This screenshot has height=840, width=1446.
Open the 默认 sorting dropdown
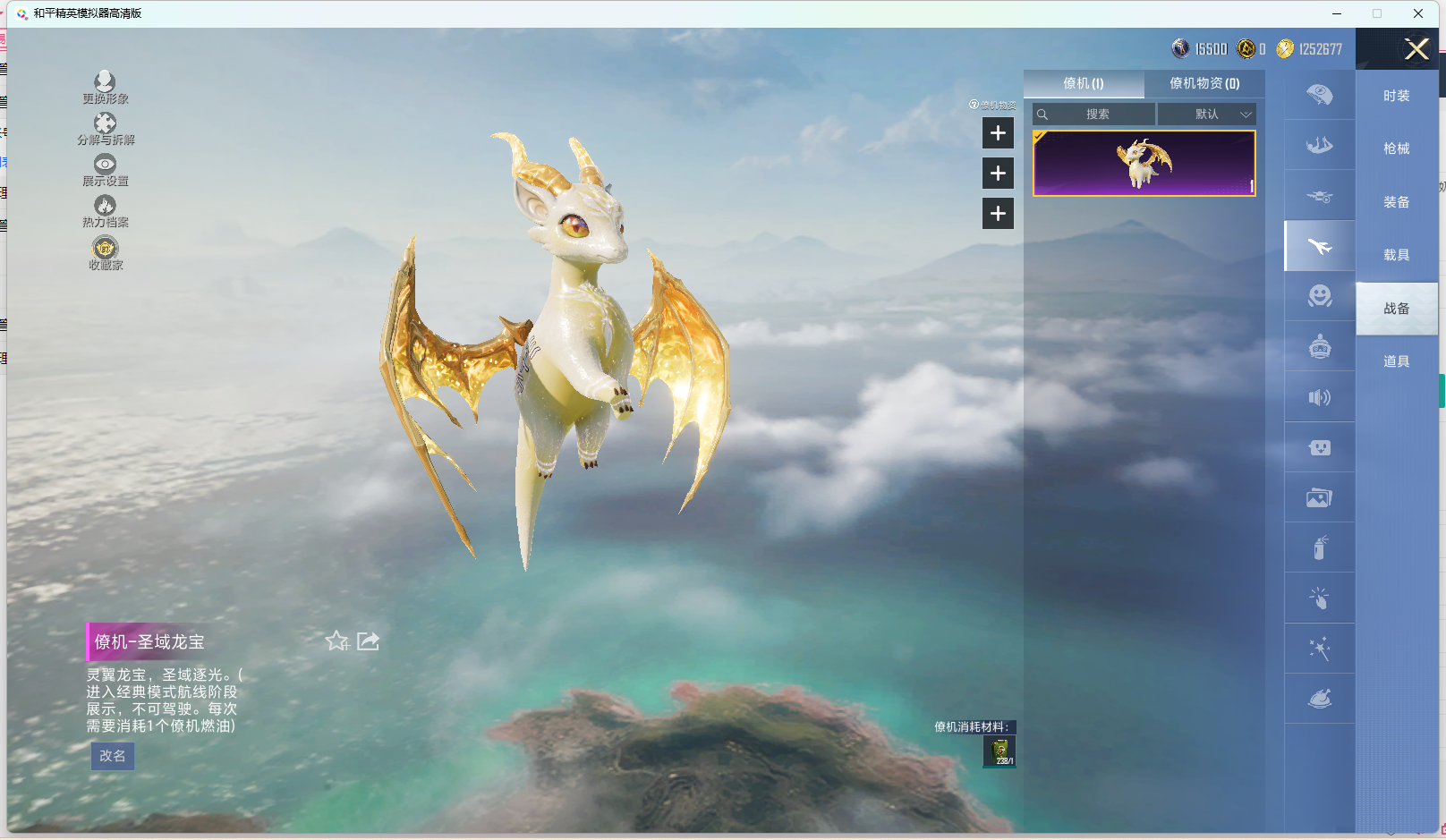(1207, 115)
